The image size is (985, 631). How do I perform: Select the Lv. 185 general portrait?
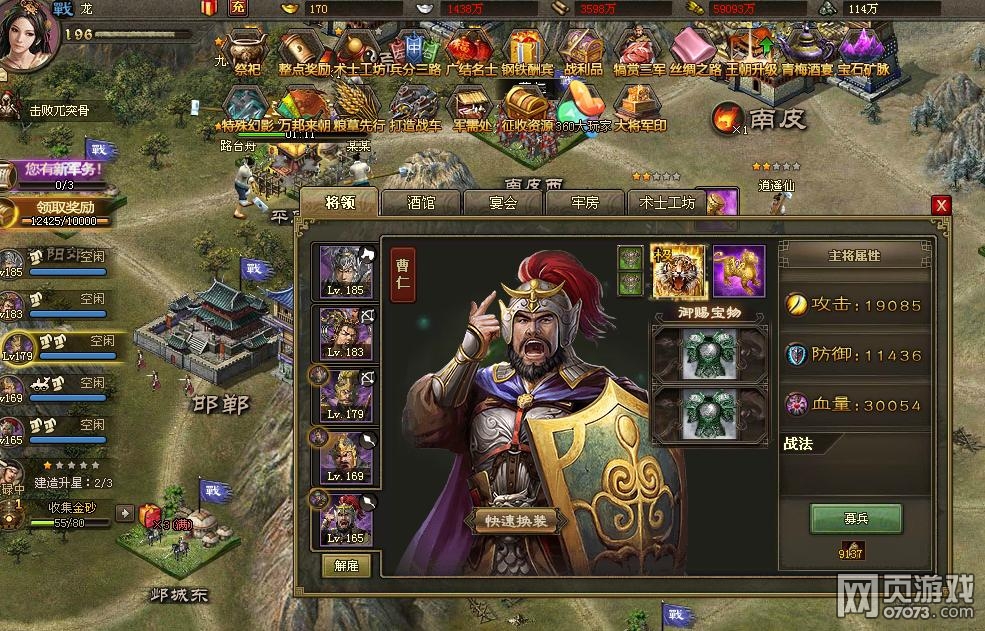click(346, 272)
